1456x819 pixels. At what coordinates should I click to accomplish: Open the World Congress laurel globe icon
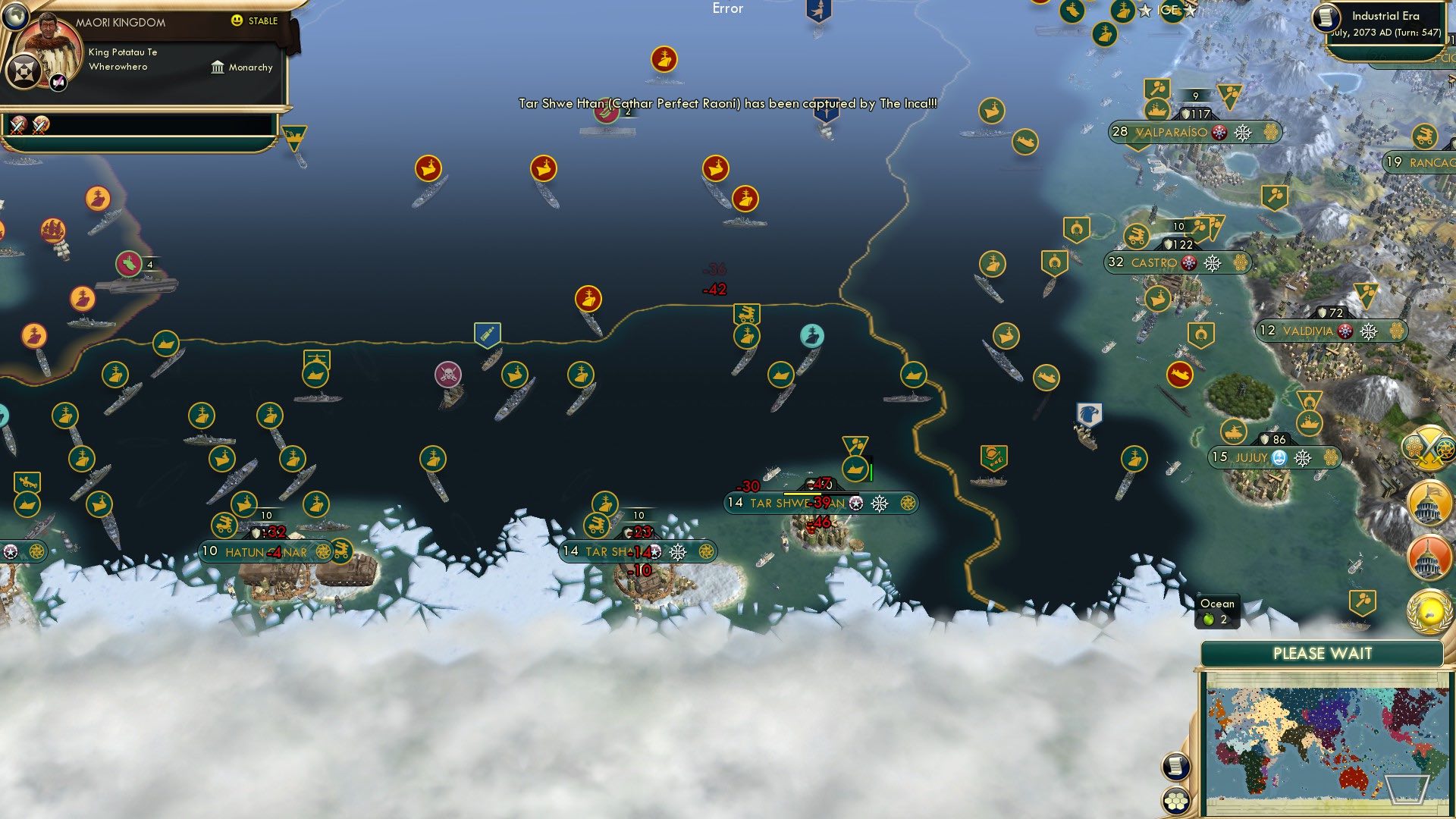(1430, 609)
